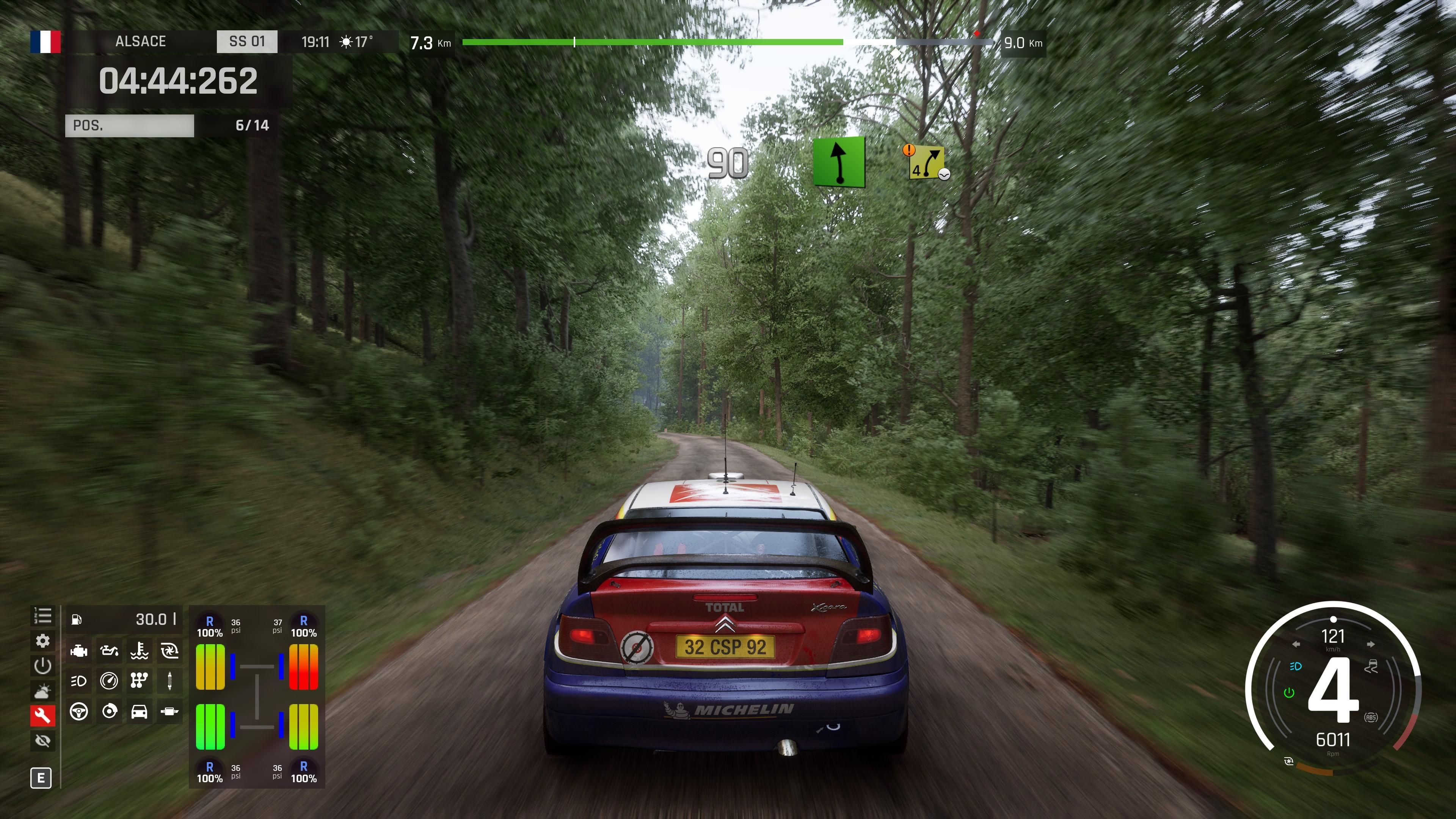
Task: Inspect the turbo status icon
Action: click(169, 651)
